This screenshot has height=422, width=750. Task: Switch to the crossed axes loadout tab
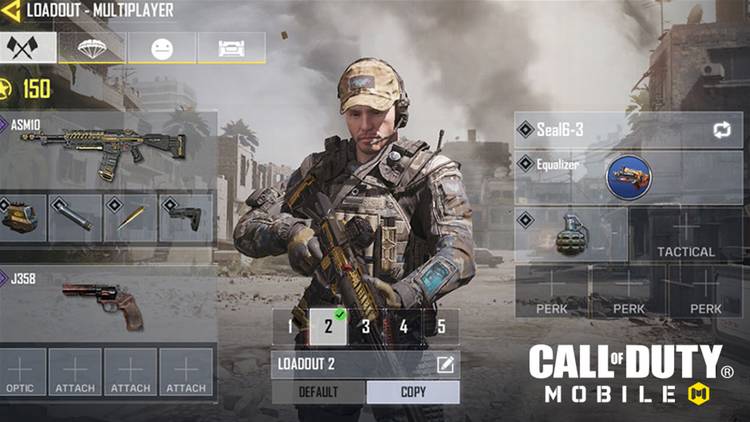[27, 47]
